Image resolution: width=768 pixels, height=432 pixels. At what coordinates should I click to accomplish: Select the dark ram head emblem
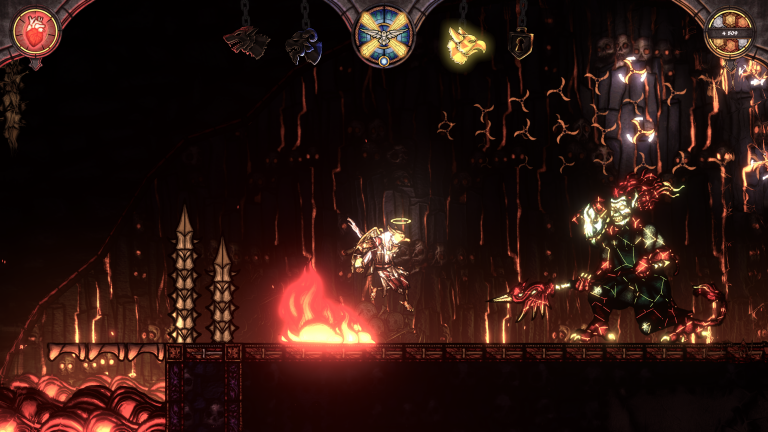(x=303, y=46)
